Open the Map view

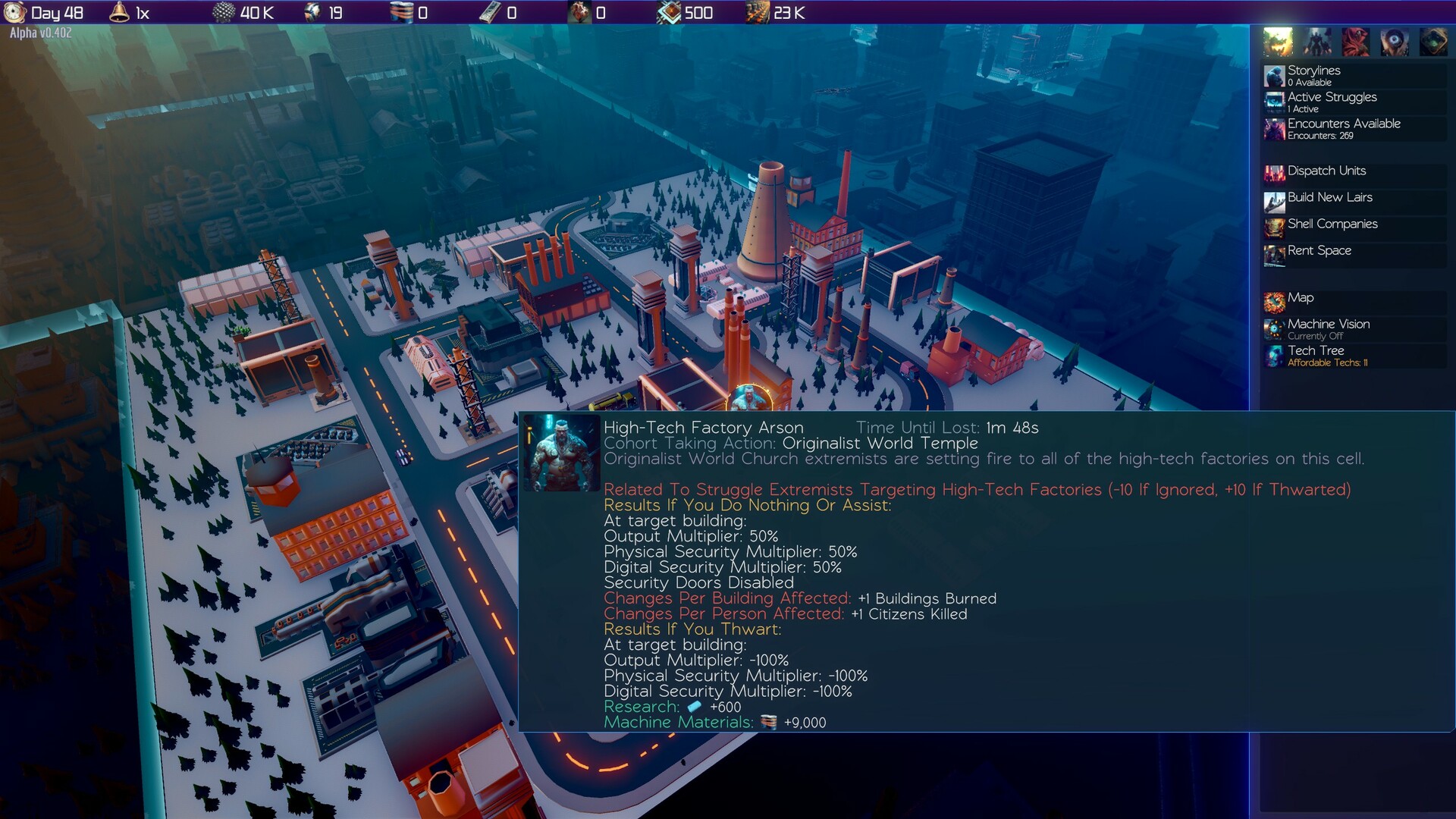click(1298, 298)
